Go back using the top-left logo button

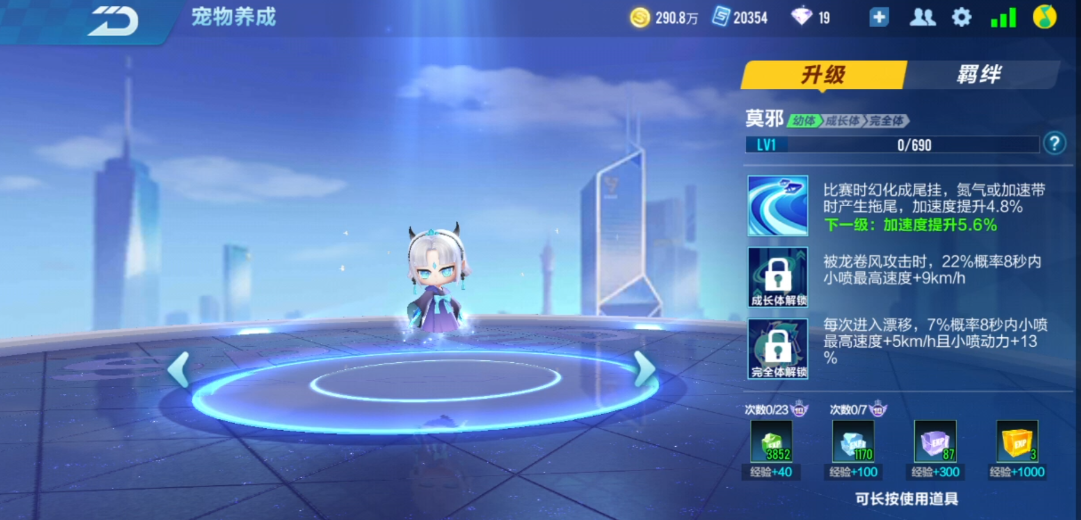pos(112,18)
